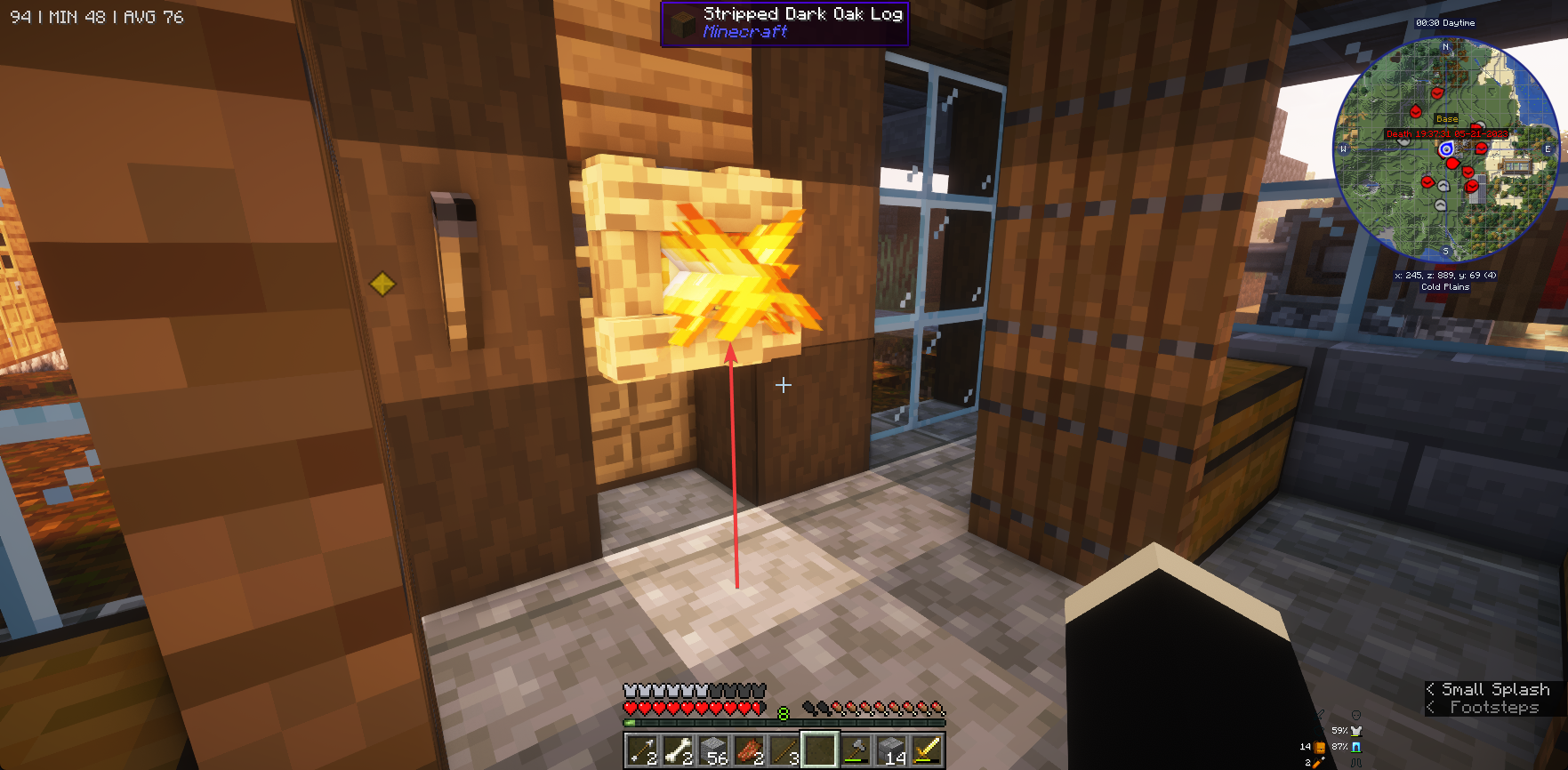Click the Minecraft label under the item name

(x=744, y=31)
